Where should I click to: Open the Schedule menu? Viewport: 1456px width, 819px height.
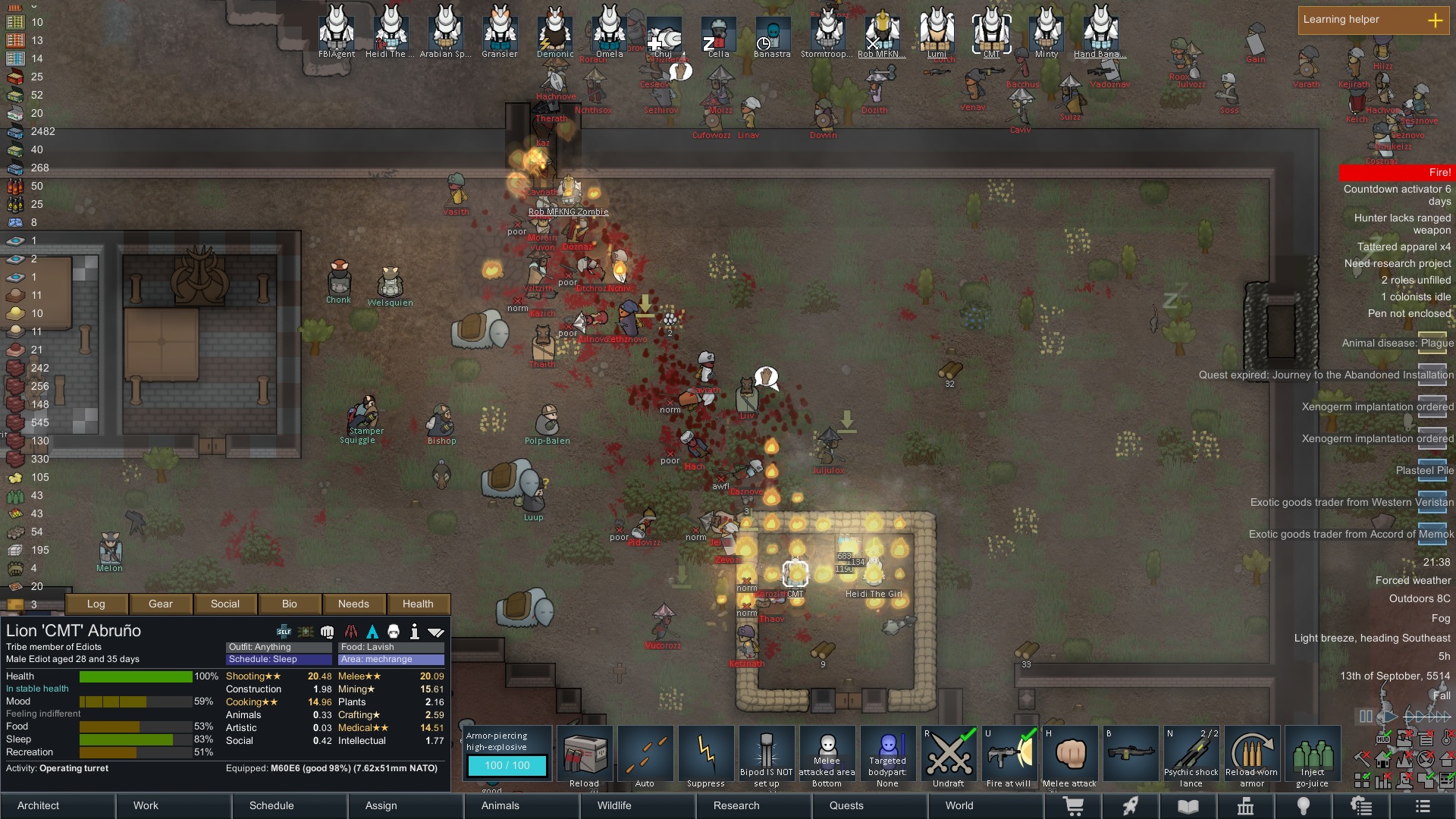click(271, 805)
